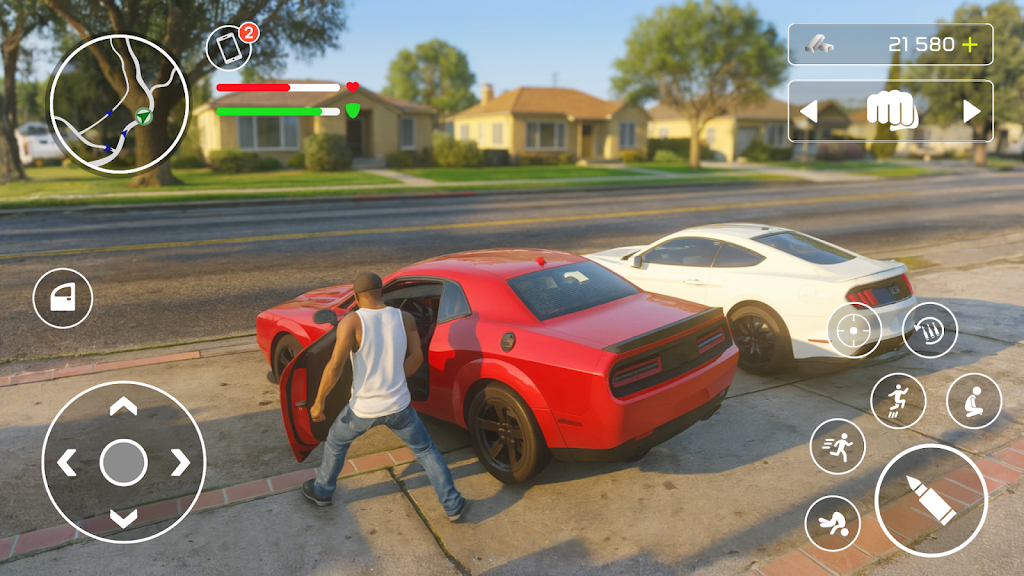Tap the right movement arrow
The image size is (1024, 576).
[x=180, y=462]
